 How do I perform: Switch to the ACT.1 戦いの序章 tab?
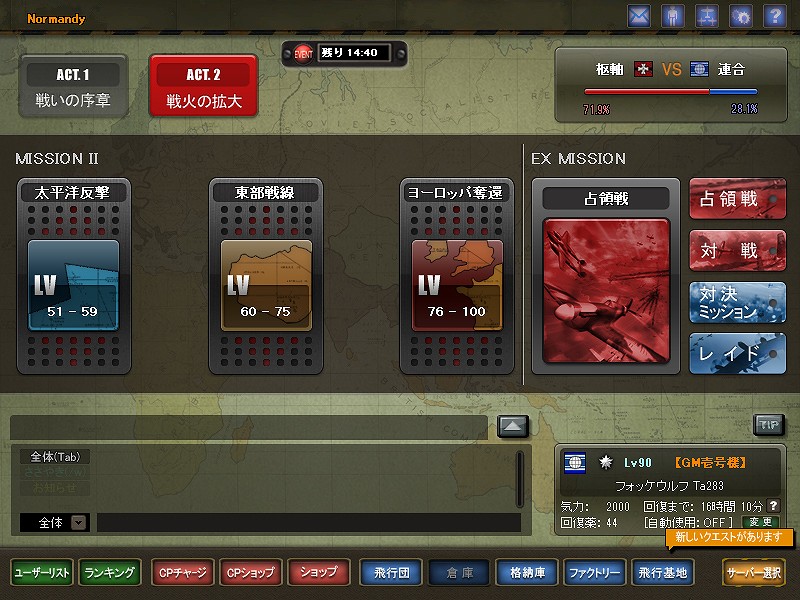click(x=73, y=88)
